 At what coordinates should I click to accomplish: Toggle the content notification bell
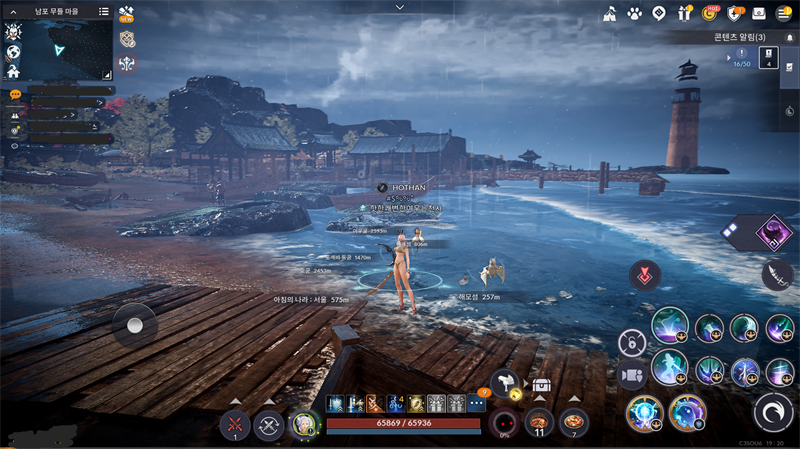coord(790,37)
